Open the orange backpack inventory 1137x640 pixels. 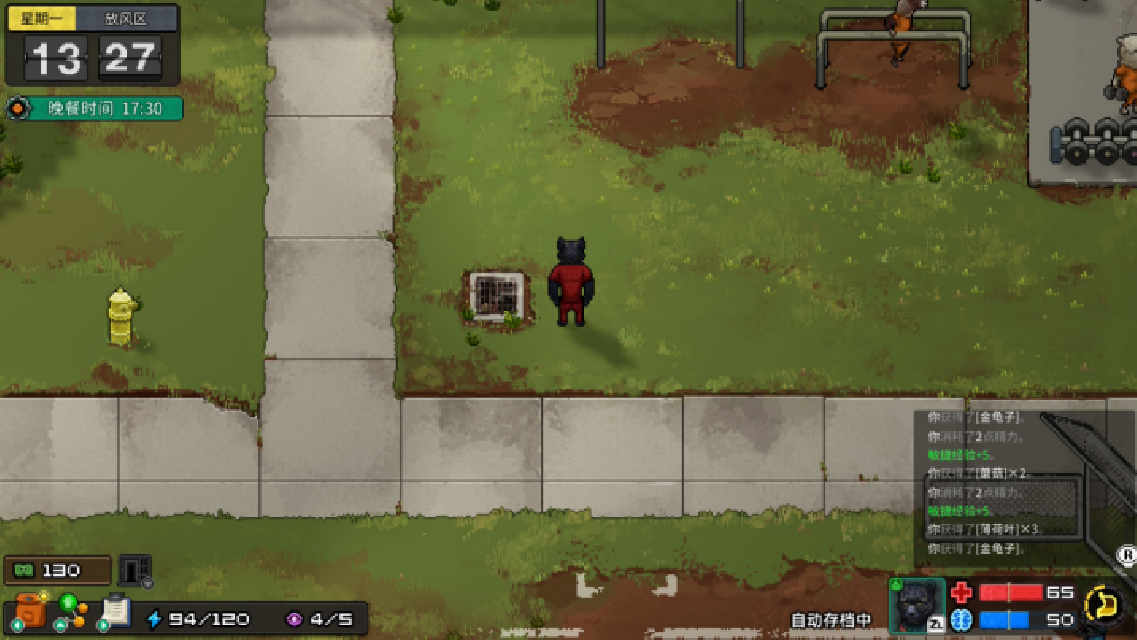30,609
